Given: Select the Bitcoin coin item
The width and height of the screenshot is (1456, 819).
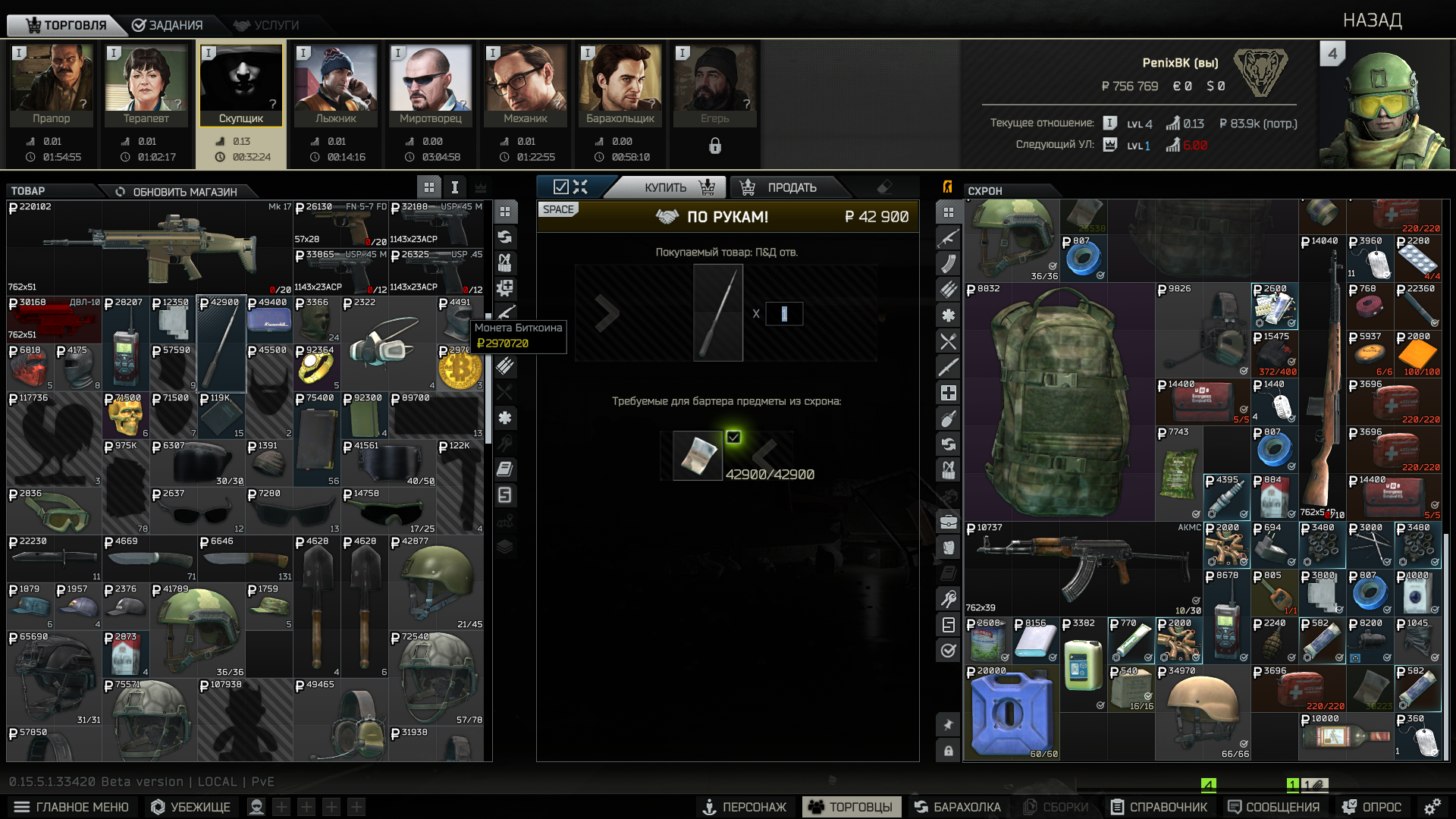Looking at the screenshot, I should 459,369.
